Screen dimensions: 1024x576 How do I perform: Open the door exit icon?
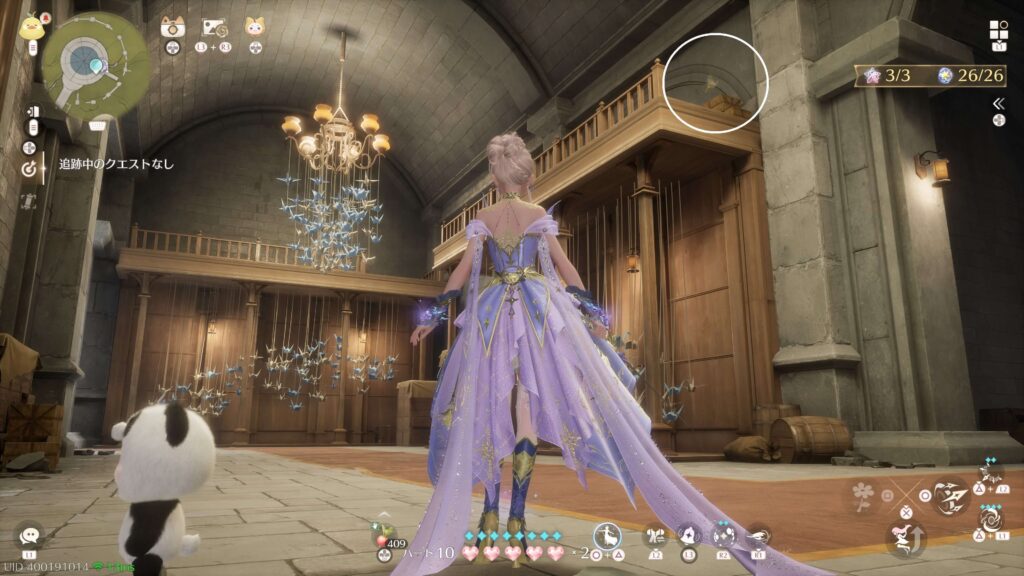point(34,113)
